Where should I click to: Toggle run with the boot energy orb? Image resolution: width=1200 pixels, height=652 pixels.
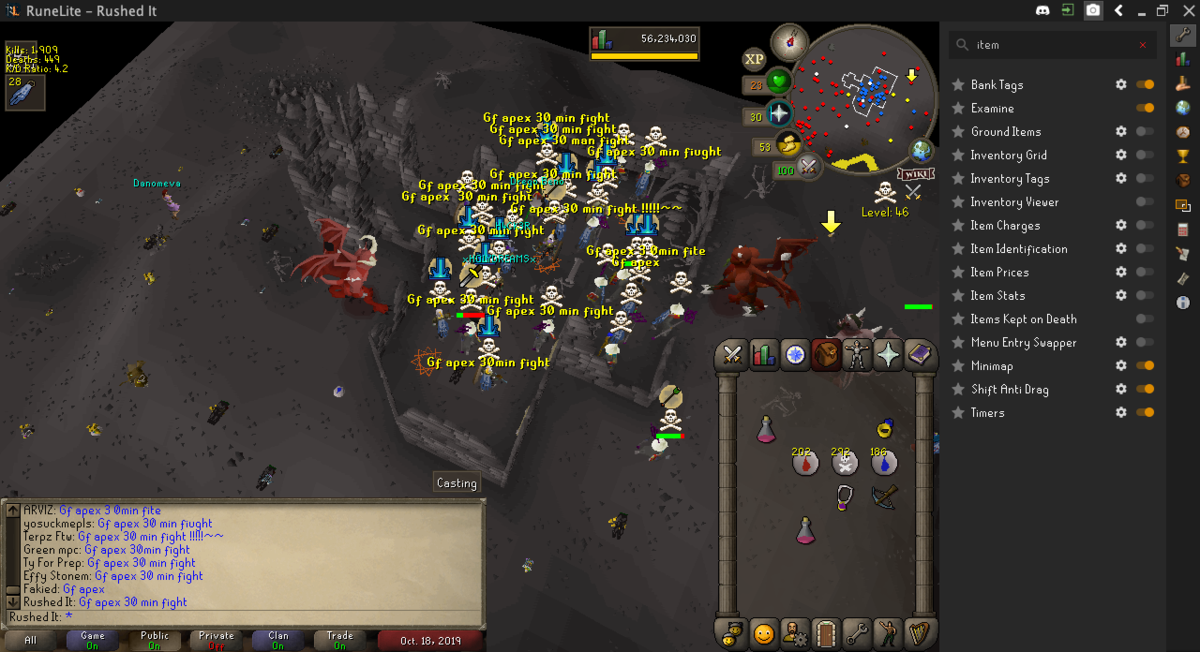pos(790,145)
